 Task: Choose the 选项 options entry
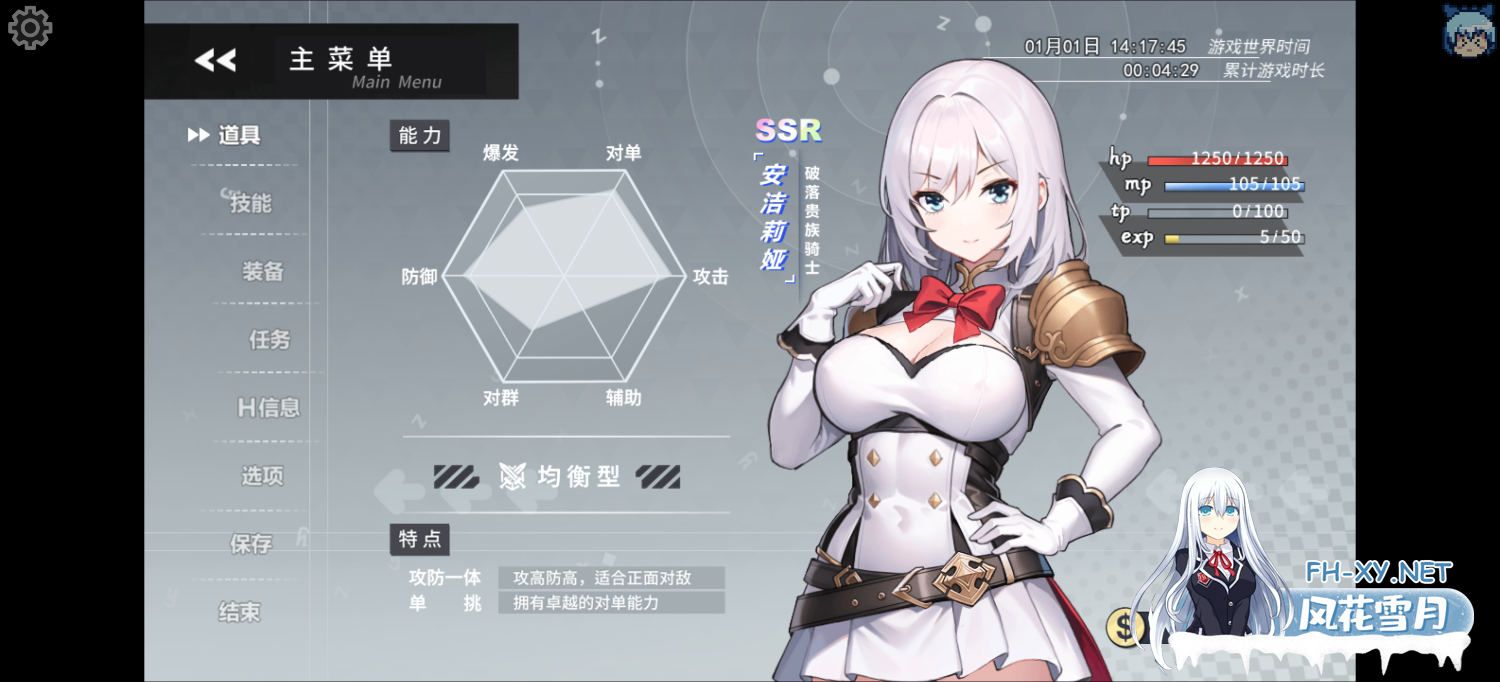(x=262, y=476)
